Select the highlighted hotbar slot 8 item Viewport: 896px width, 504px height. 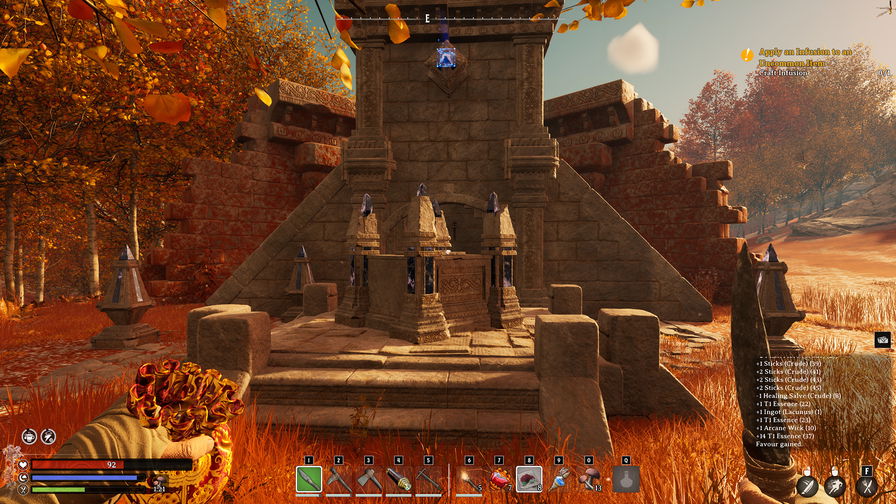point(529,480)
